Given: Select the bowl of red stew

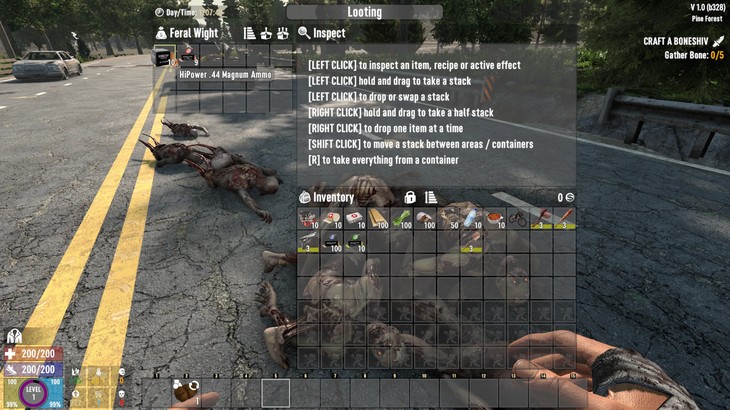Looking at the screenshot, I should pyautogui.click(x=494, y=218).
